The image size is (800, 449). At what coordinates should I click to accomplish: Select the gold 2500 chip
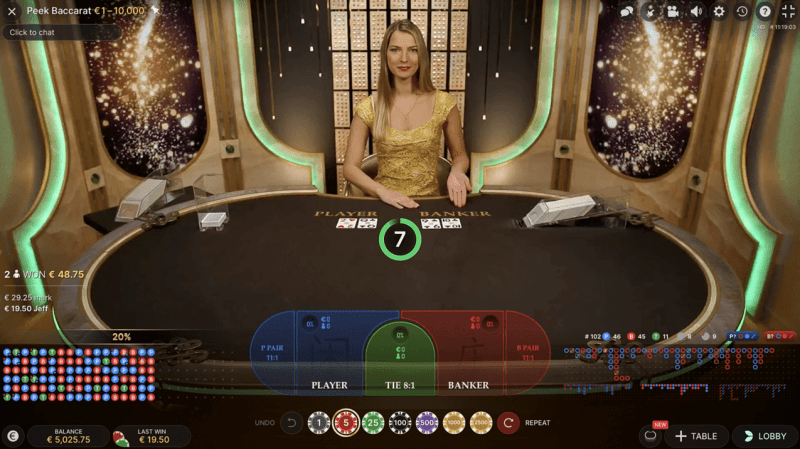pyautogui.click(x=481, y=423)
